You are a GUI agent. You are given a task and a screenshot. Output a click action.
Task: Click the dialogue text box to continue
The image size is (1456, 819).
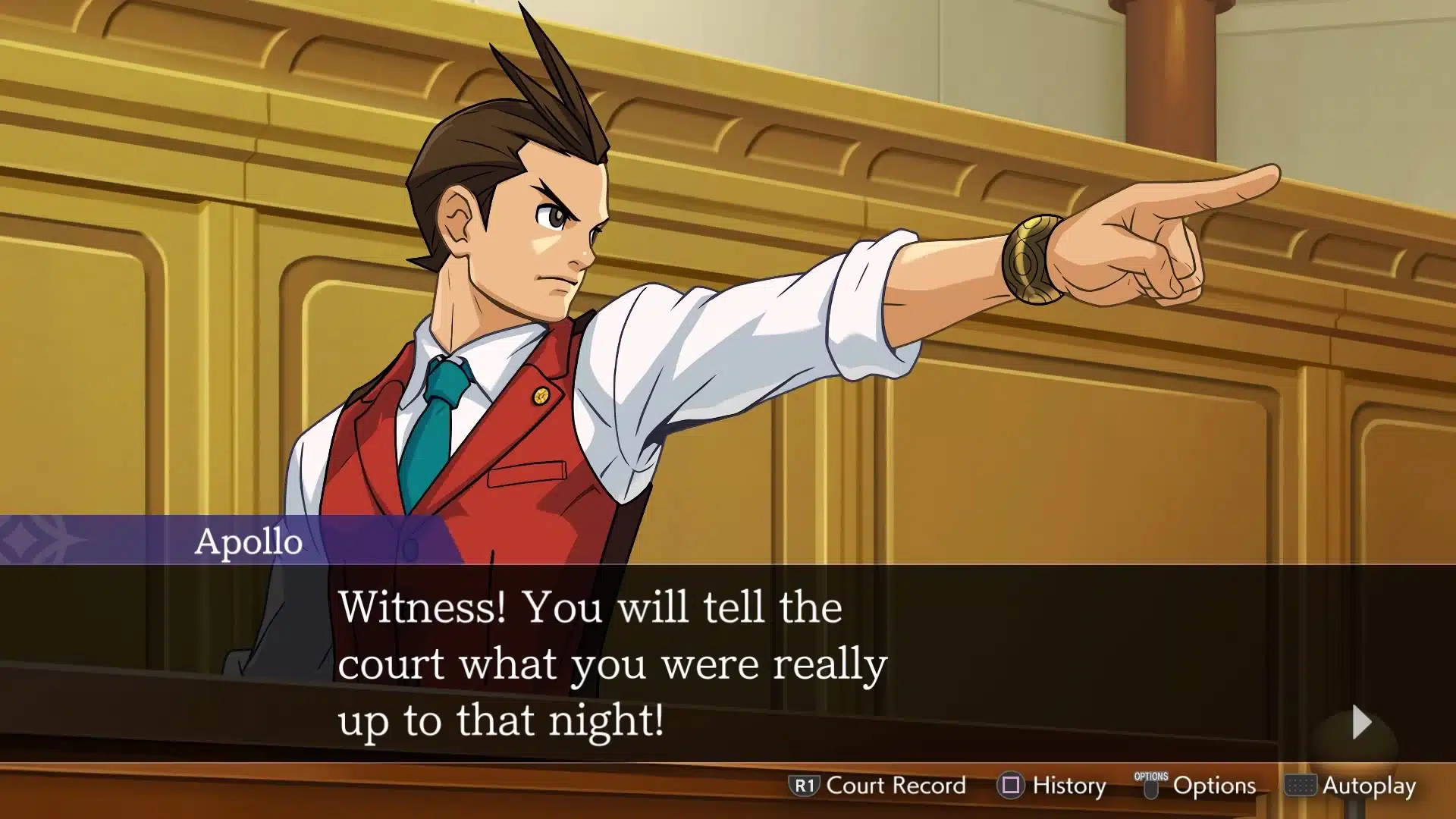click(728, 660)
